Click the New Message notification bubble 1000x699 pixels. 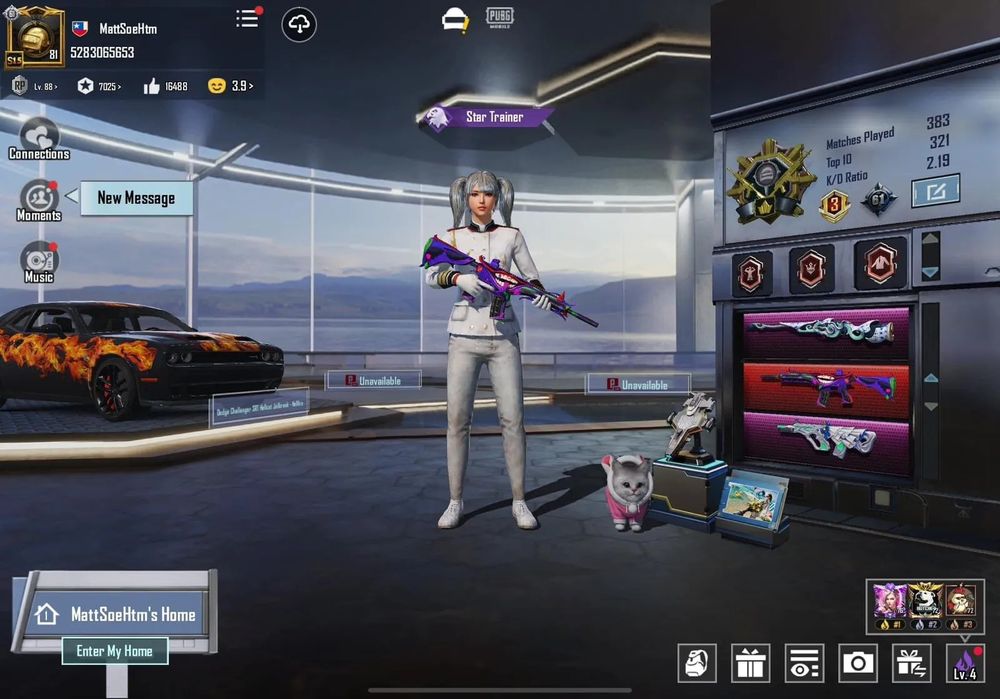pos(136,198)
